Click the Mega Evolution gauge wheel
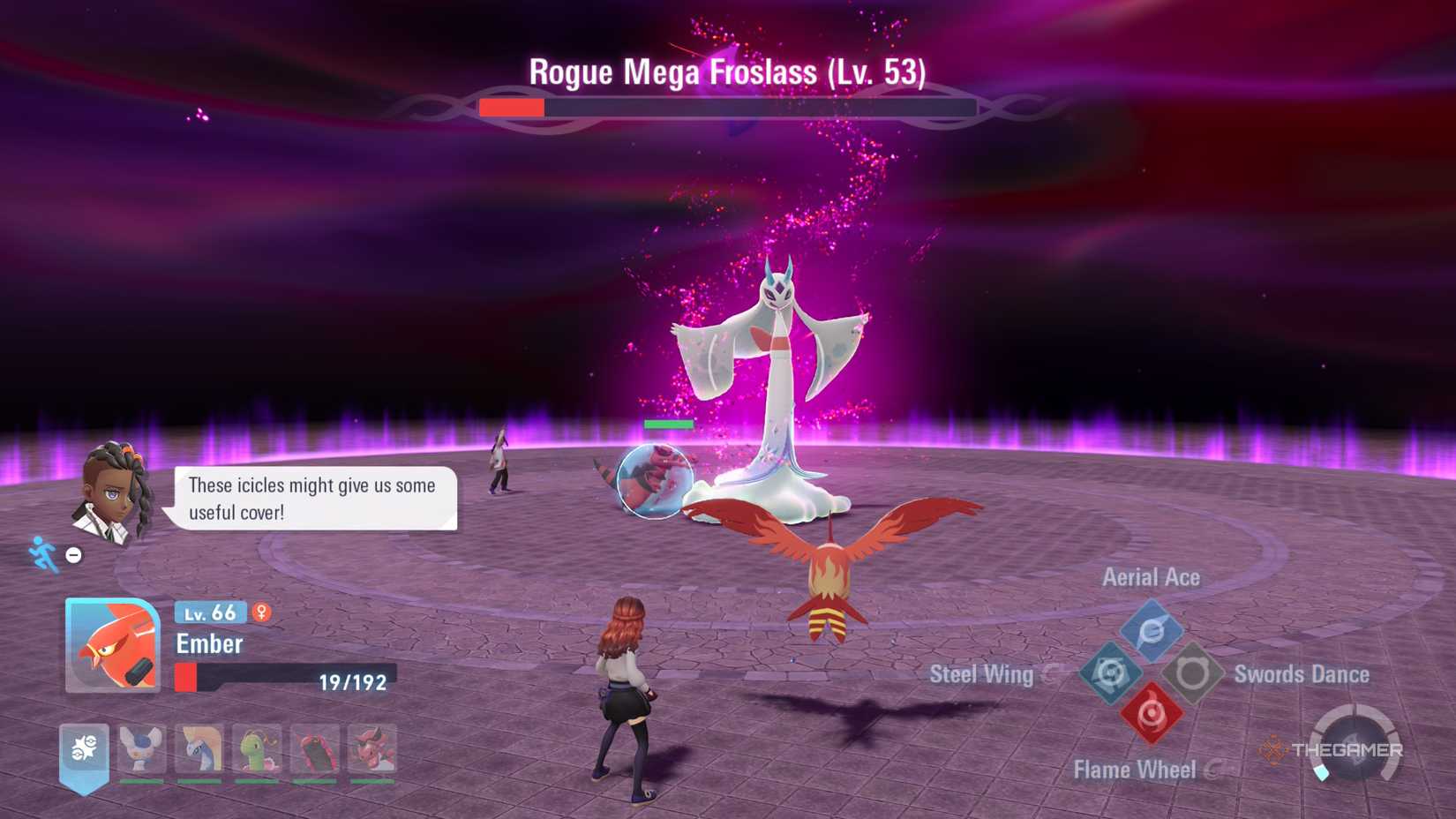 [x=1355, y=743]
